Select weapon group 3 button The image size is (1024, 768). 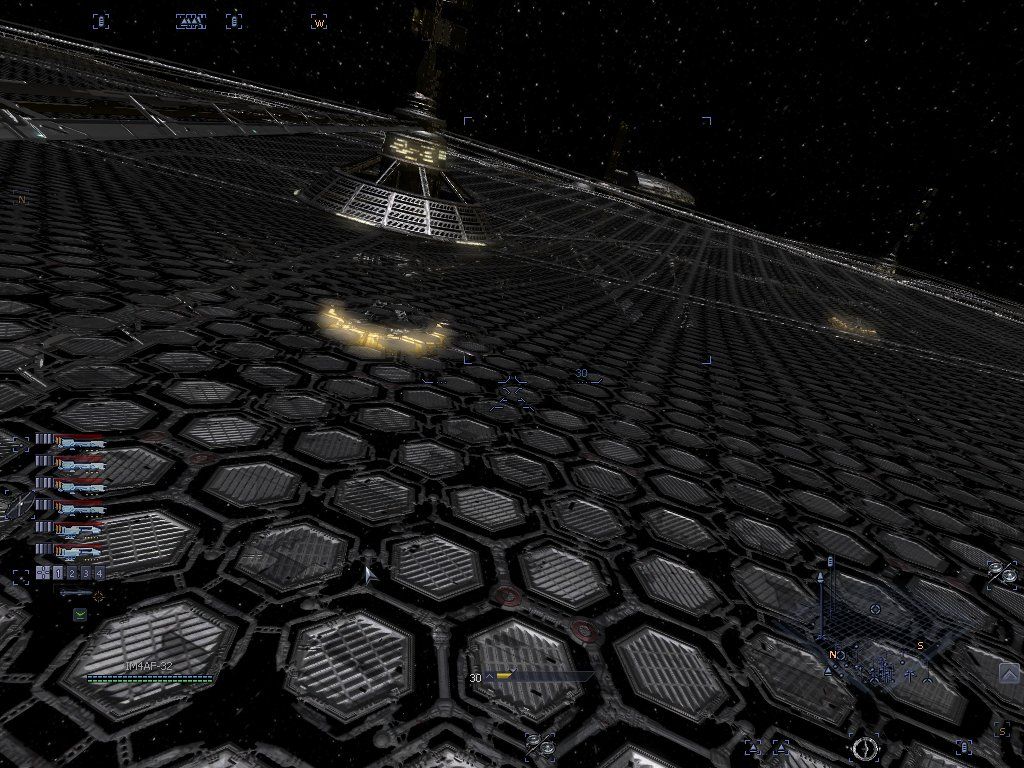pyautogui.click(x=86, y=573)
